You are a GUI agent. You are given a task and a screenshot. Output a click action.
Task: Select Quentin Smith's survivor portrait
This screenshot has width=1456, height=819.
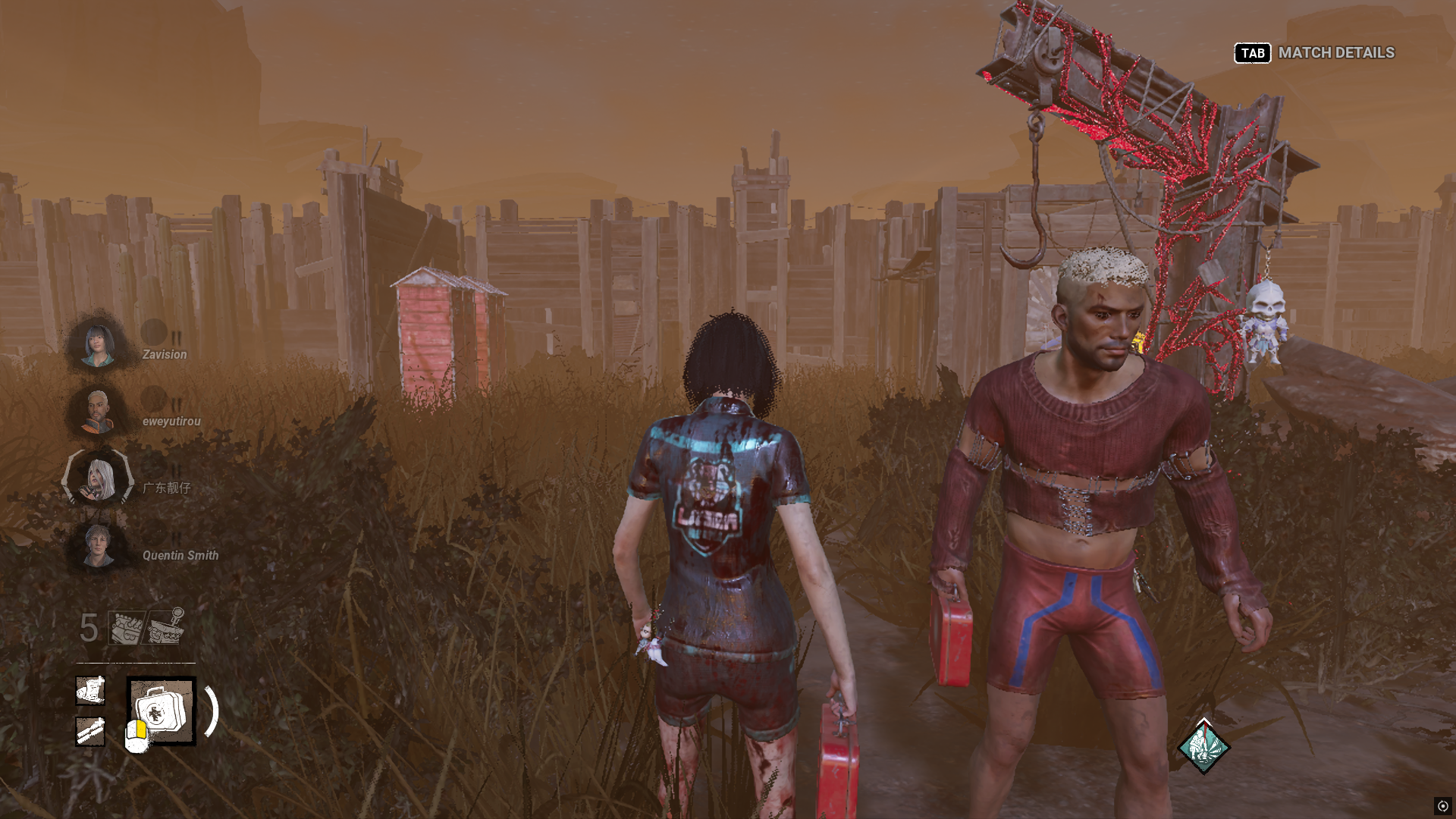(99, 546)
